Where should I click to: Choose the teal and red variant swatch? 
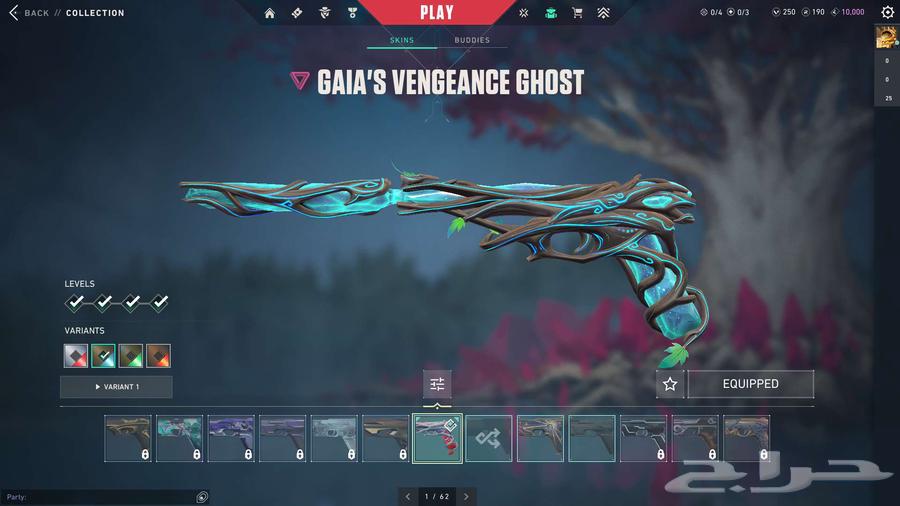103,355
